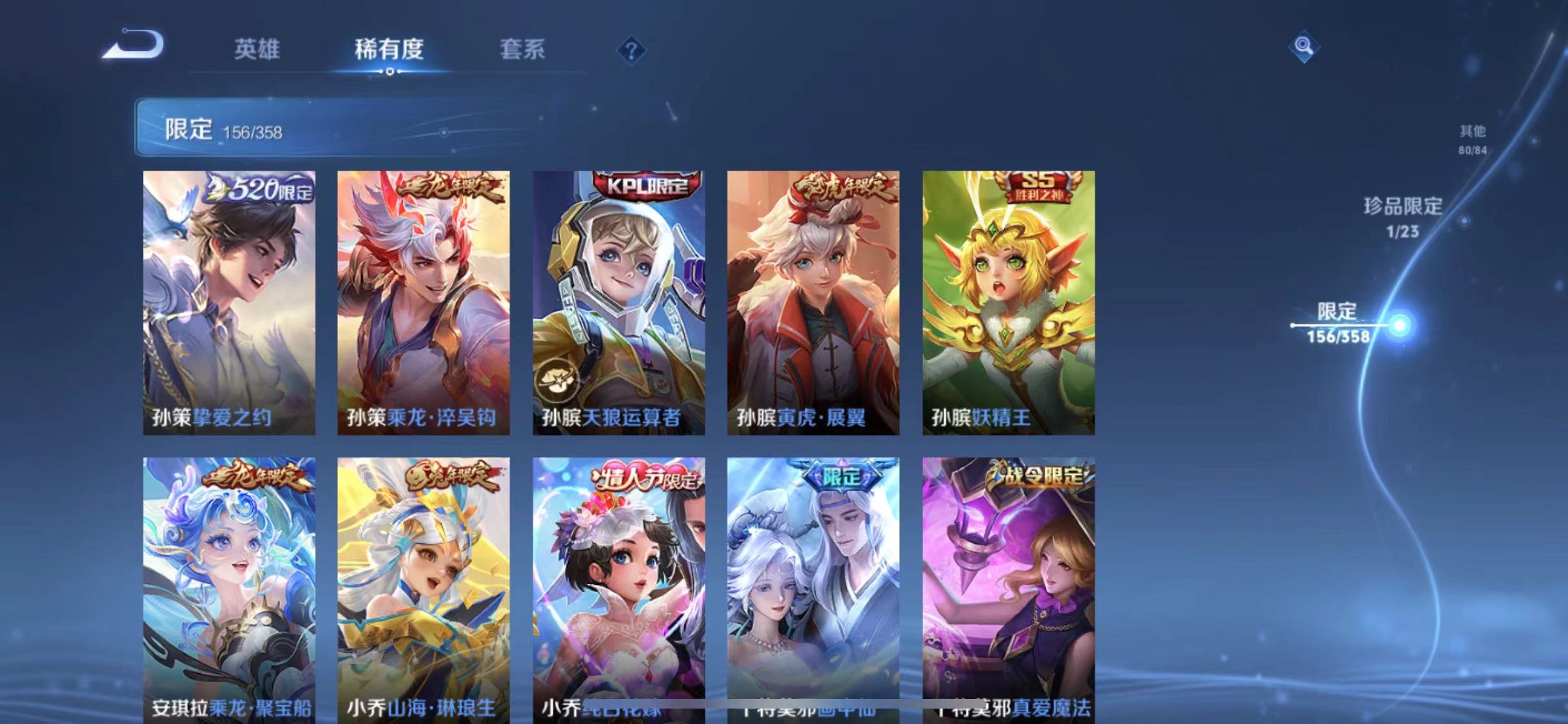Select the 稀有度 tab

[x=388, y=50]
